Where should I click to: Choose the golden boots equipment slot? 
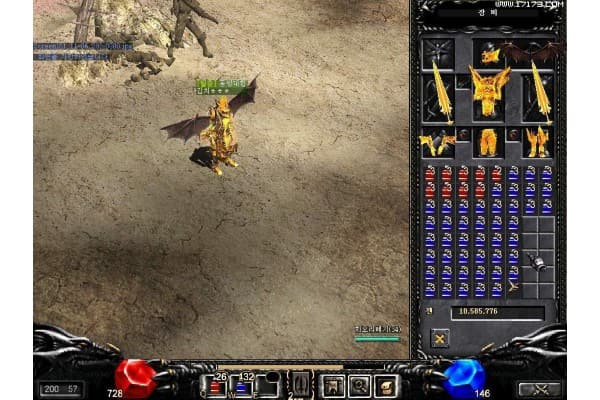click(538, 143)
